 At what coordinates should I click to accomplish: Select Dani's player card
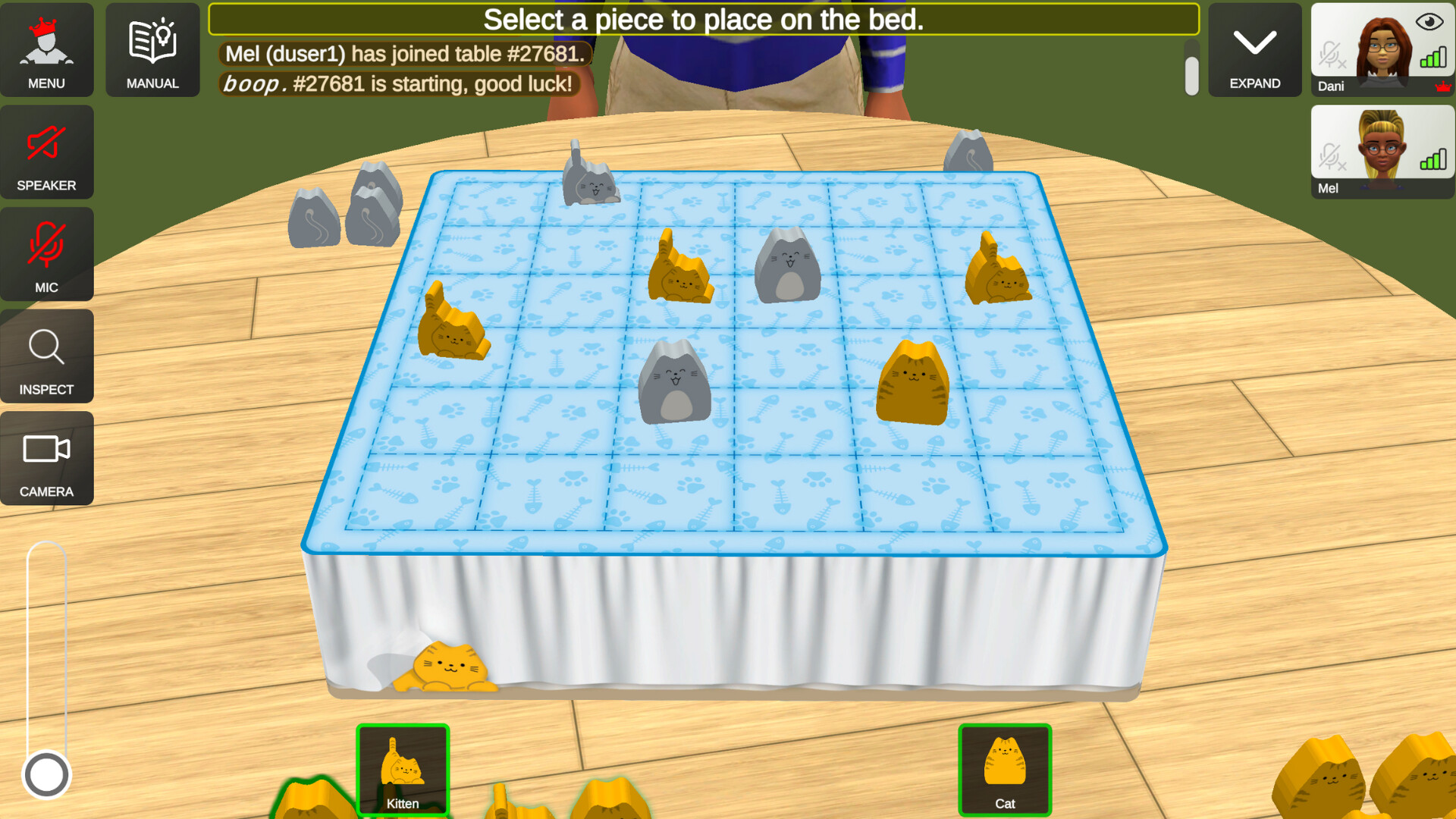point(1382,49)
